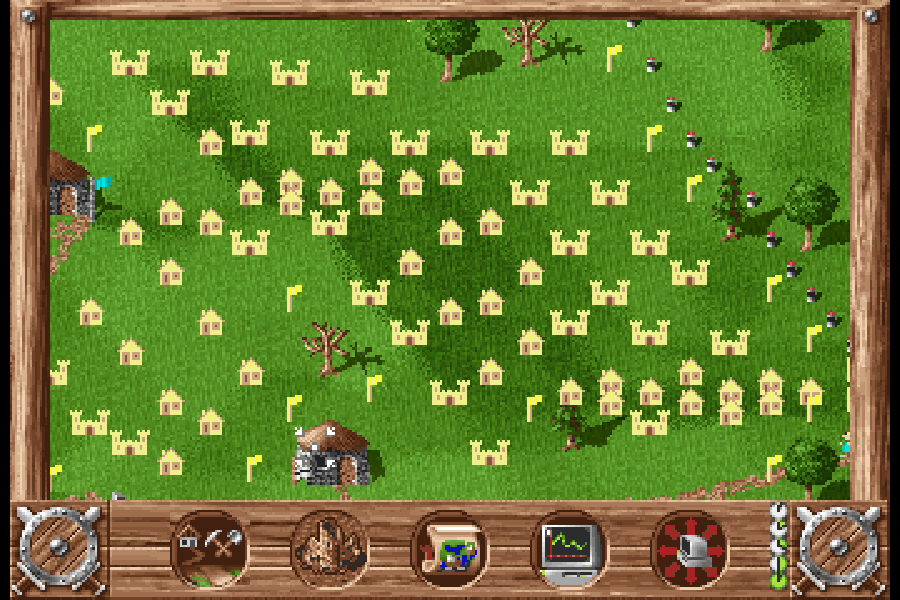Show the statistics graph monitor

[569, 549]
